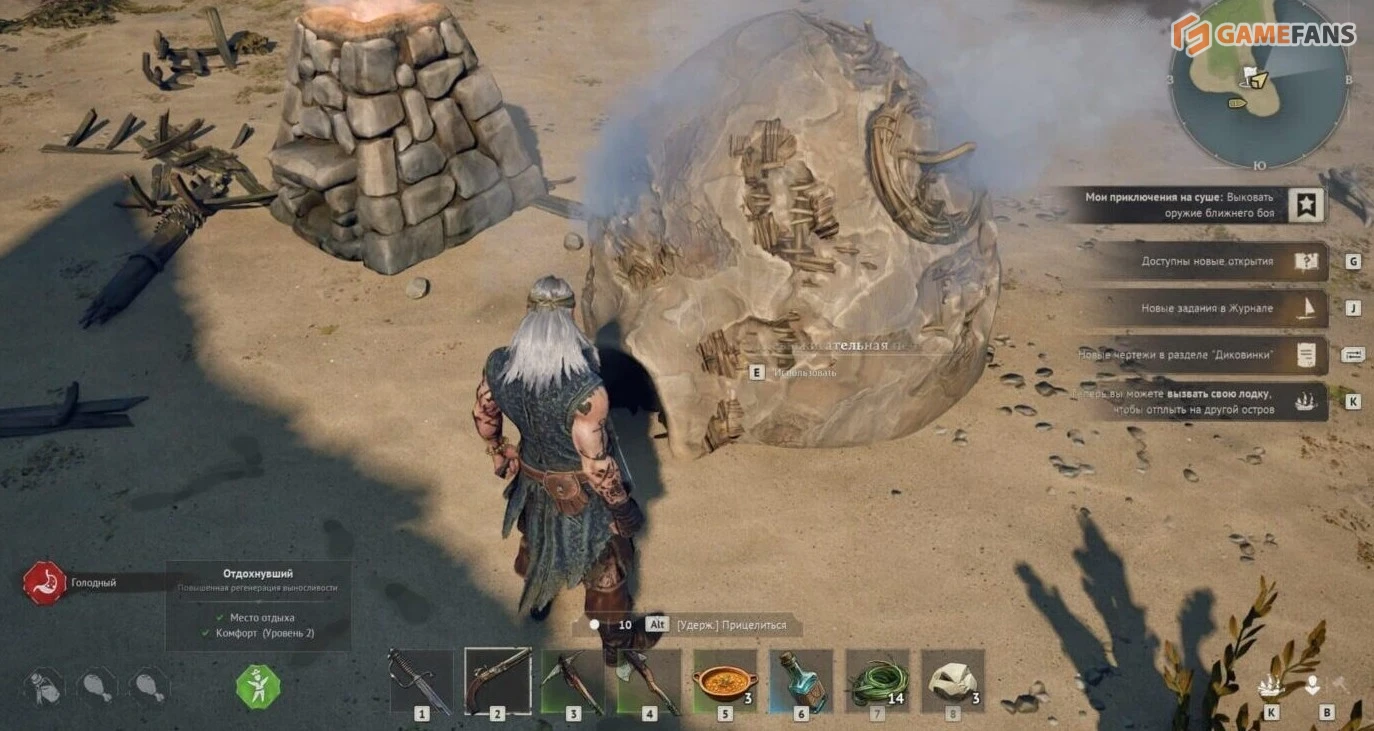
Task: Click the red 'Голодный' hunger status icon
Action: (x=45, y=582)
